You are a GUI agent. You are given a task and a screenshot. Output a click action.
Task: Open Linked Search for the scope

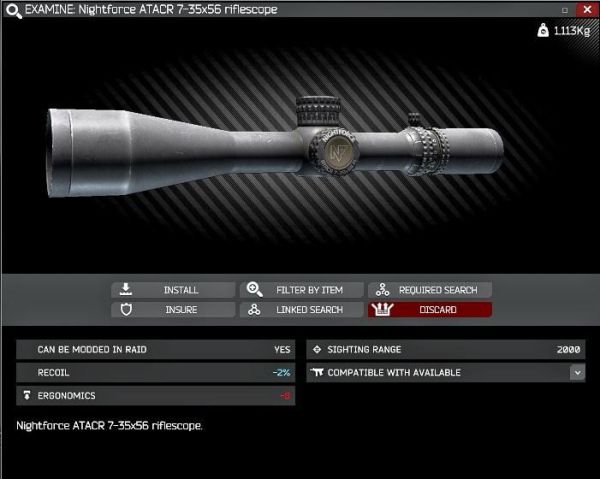point(301,310)
